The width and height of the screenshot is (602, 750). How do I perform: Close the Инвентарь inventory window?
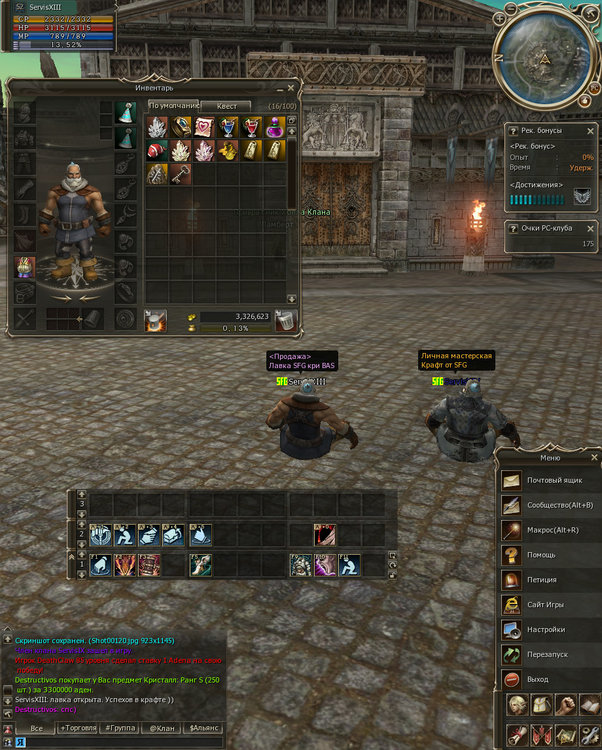(292, 87)
